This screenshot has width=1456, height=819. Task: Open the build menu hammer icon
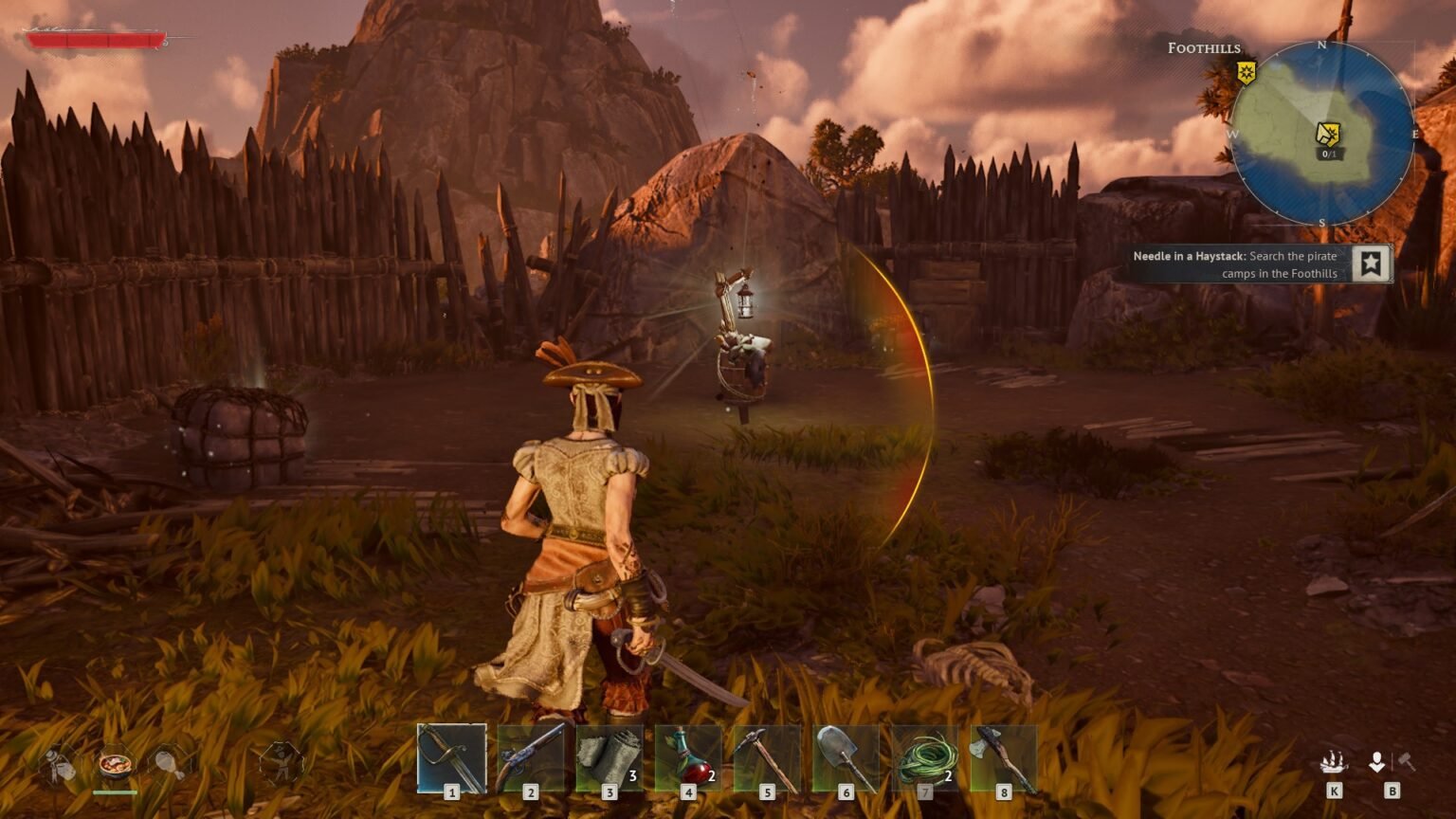(x=1407, y=760)
